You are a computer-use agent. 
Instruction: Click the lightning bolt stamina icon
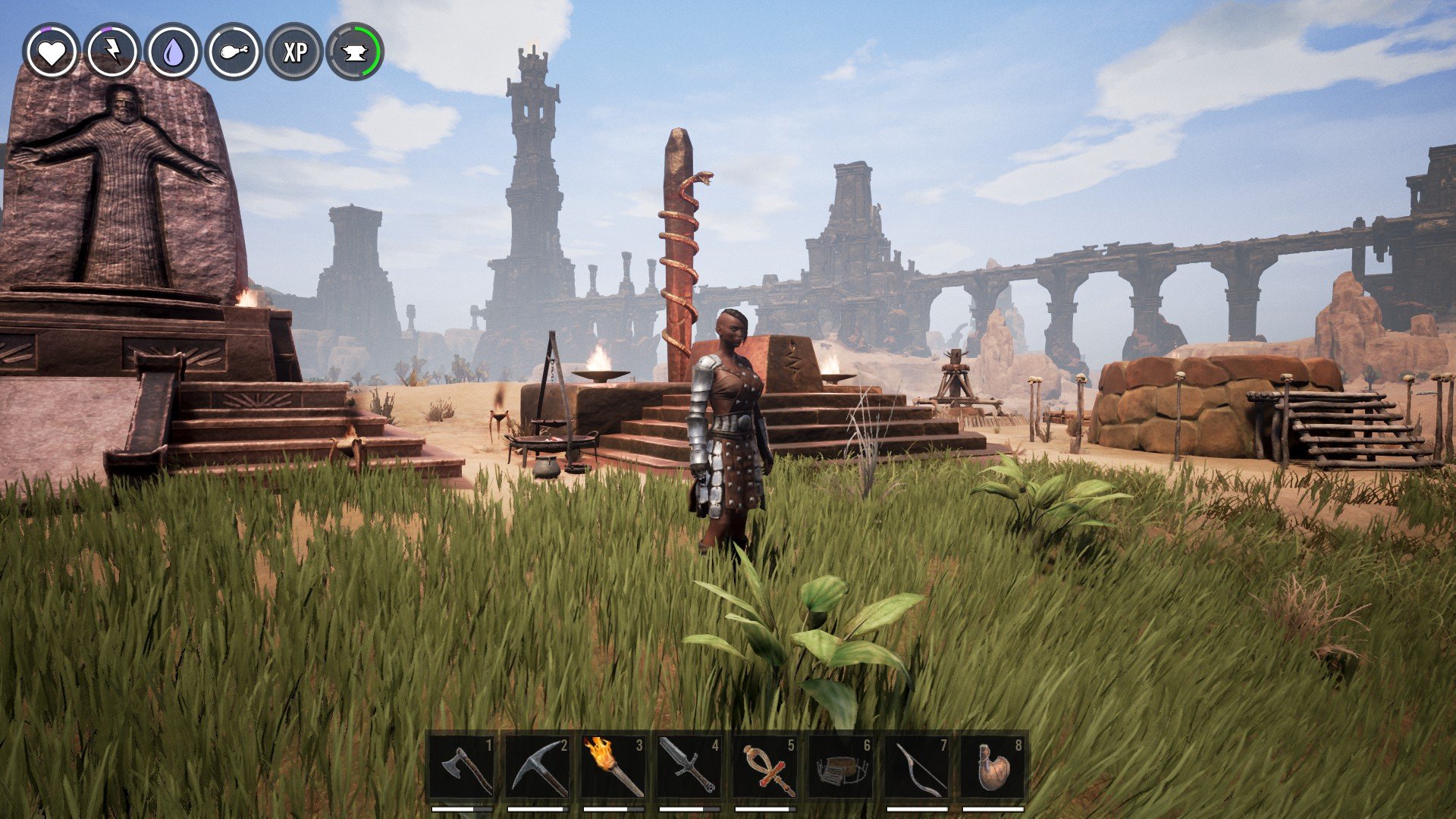pyautogui.click(x=112, y=52)
